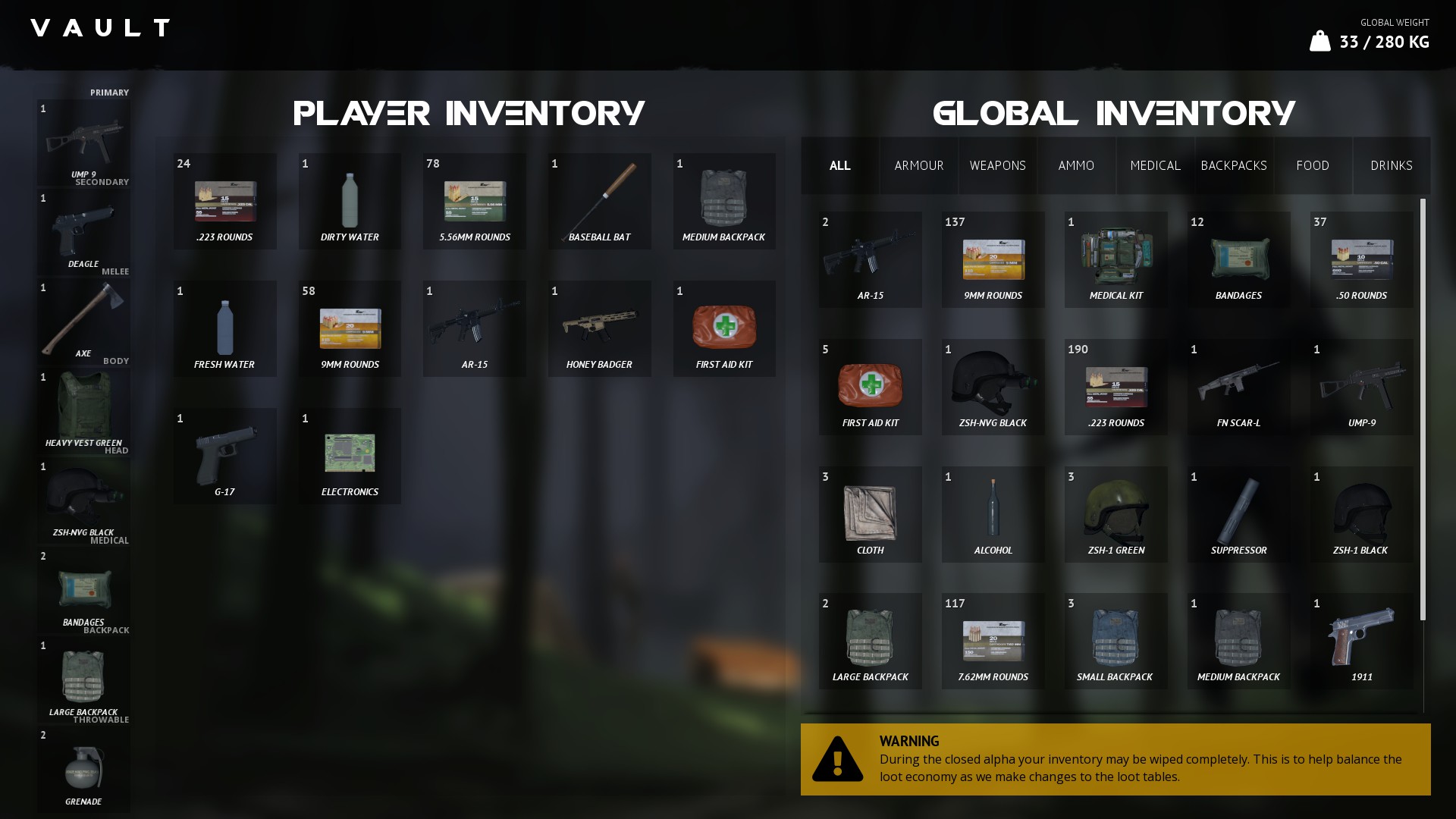Click the Honey Badger in player inventory
1456x819 pixels.
599,328
